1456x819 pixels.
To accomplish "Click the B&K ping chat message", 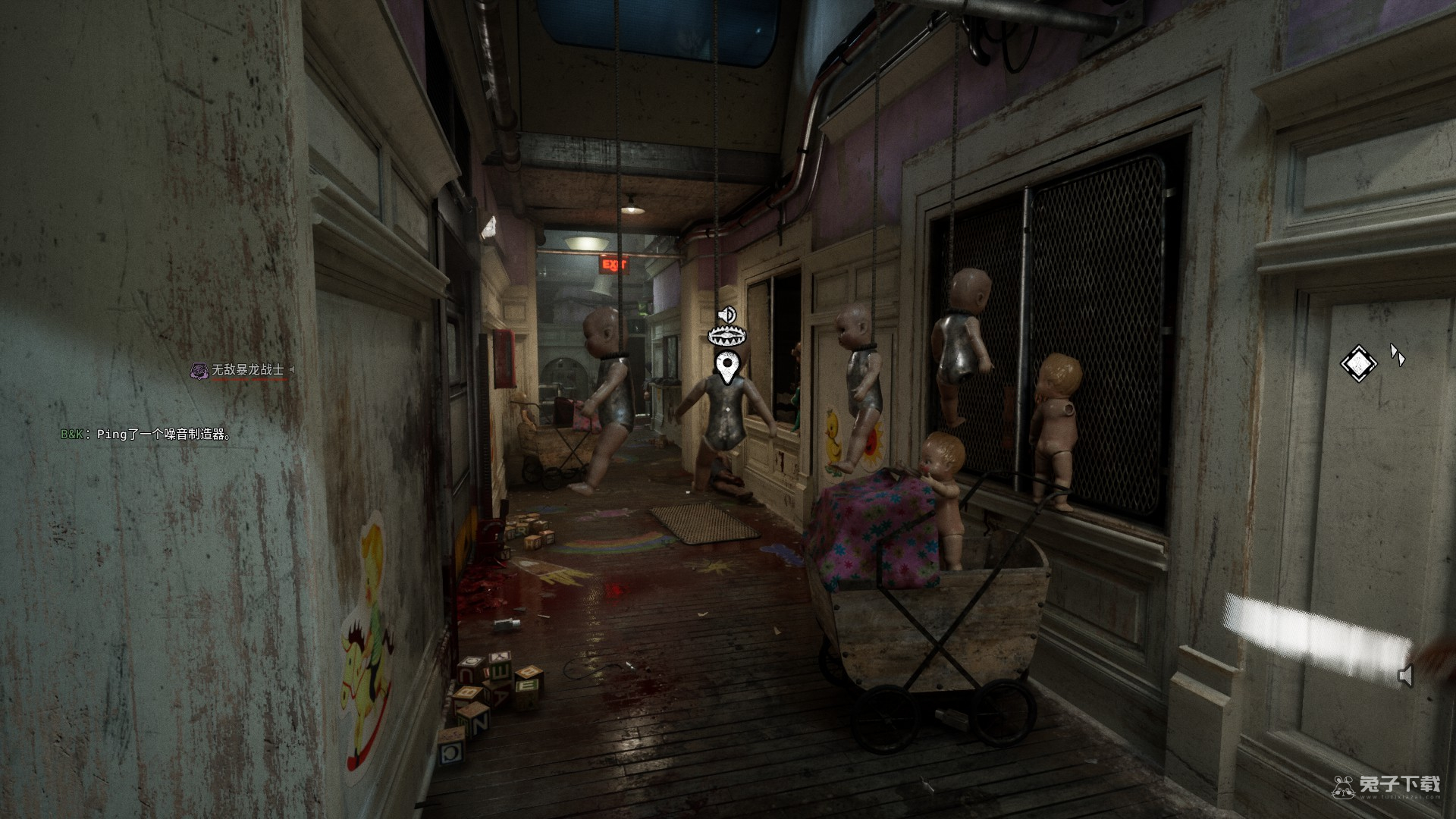I will [x=146, y=435].
